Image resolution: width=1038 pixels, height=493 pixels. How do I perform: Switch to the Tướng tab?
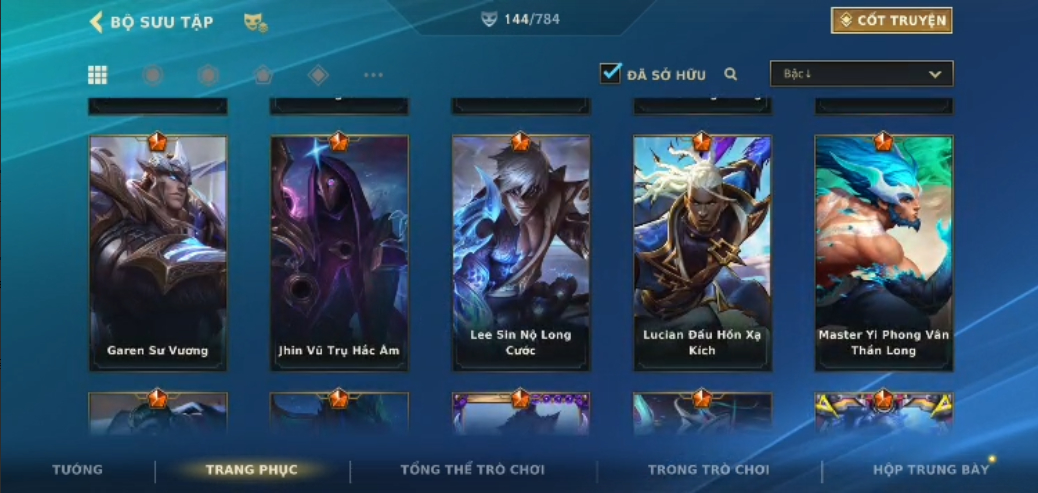coord(77,469)
